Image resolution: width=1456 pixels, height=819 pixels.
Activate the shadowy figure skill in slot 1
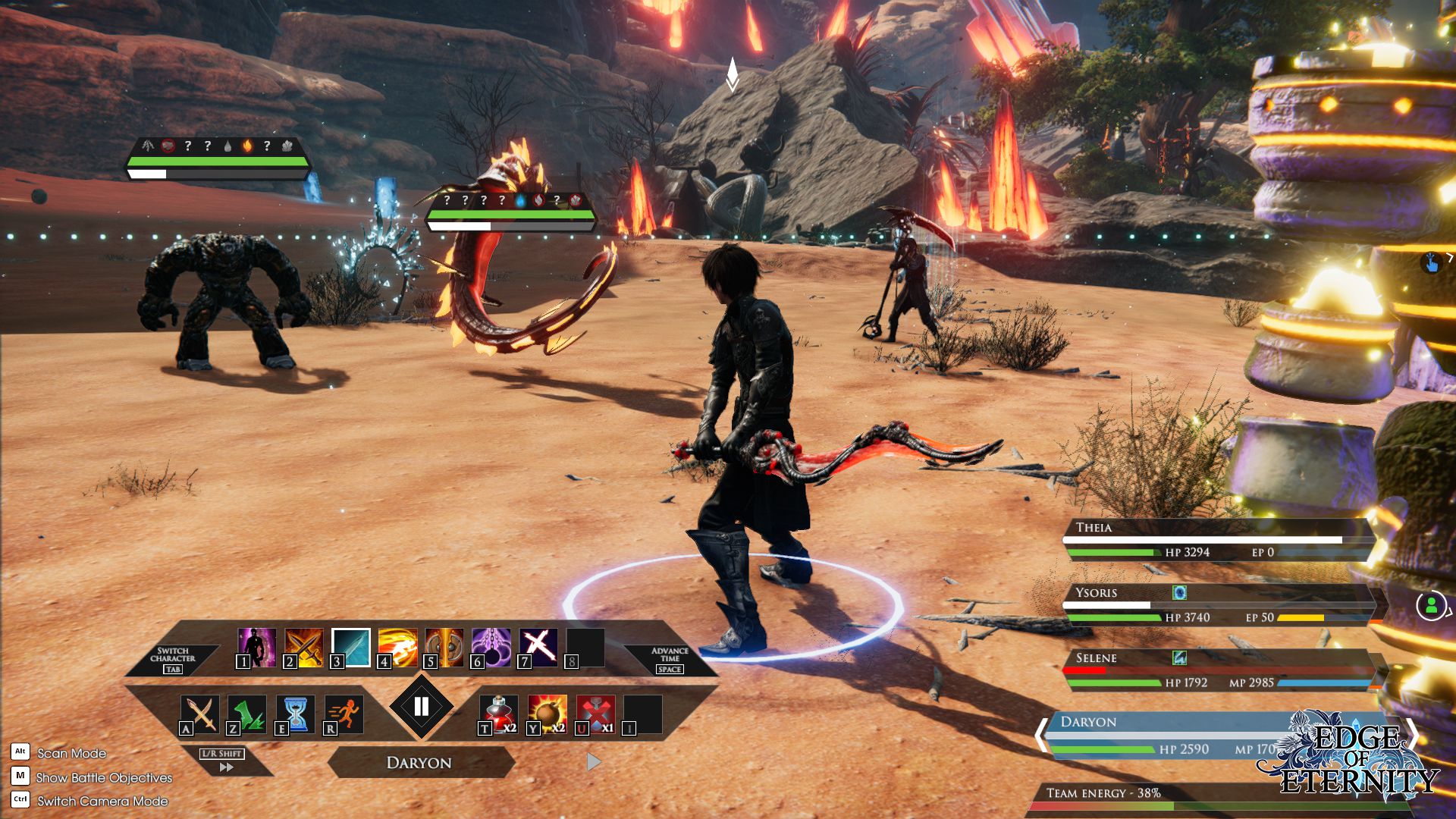(x=257, y=647)
